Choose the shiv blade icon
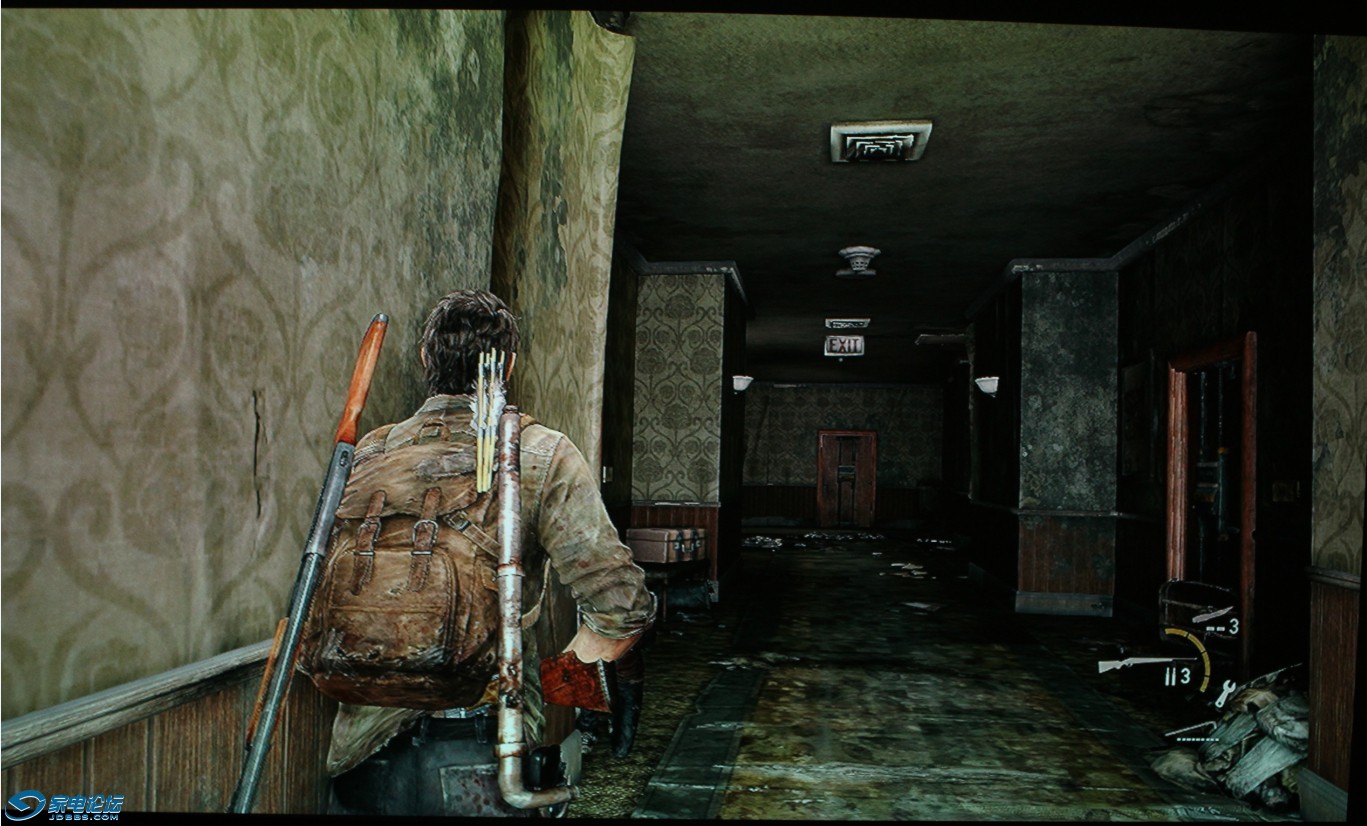Viewport: 1367px width, 826px height. click(1211, 613)
